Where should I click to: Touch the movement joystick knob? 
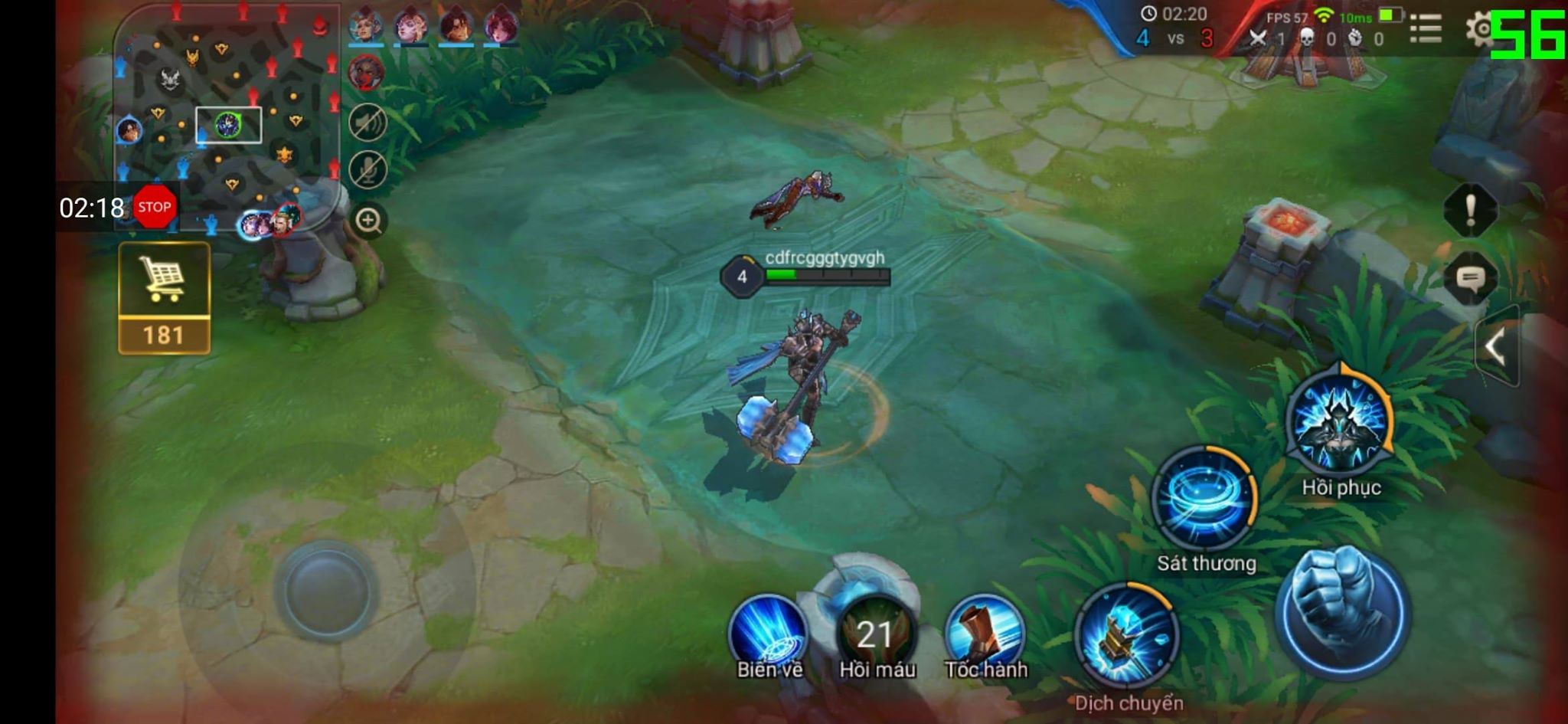(x=327, y=591)
